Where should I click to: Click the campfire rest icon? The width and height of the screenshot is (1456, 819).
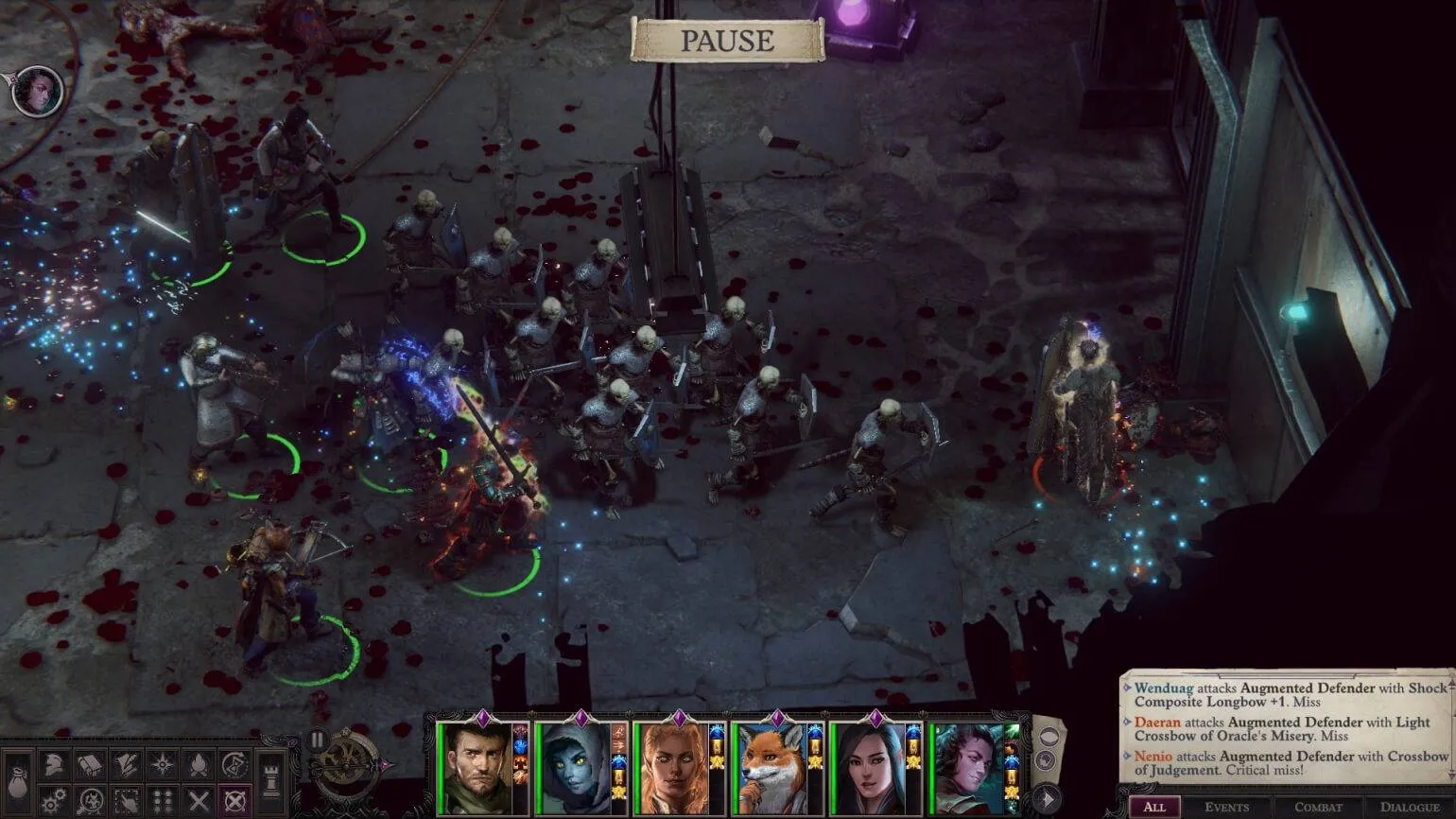point(198,765)
